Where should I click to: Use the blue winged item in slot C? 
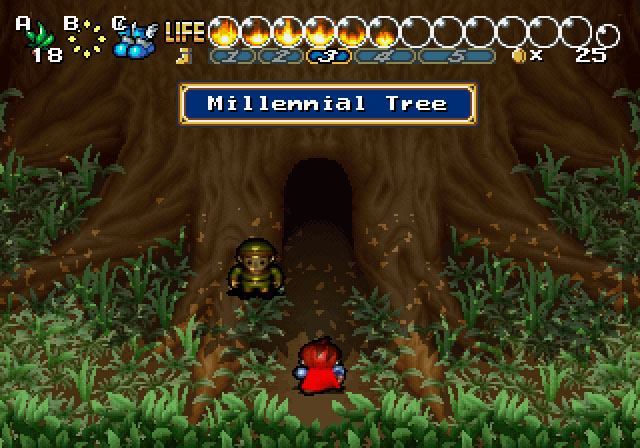tap(135, 38)
